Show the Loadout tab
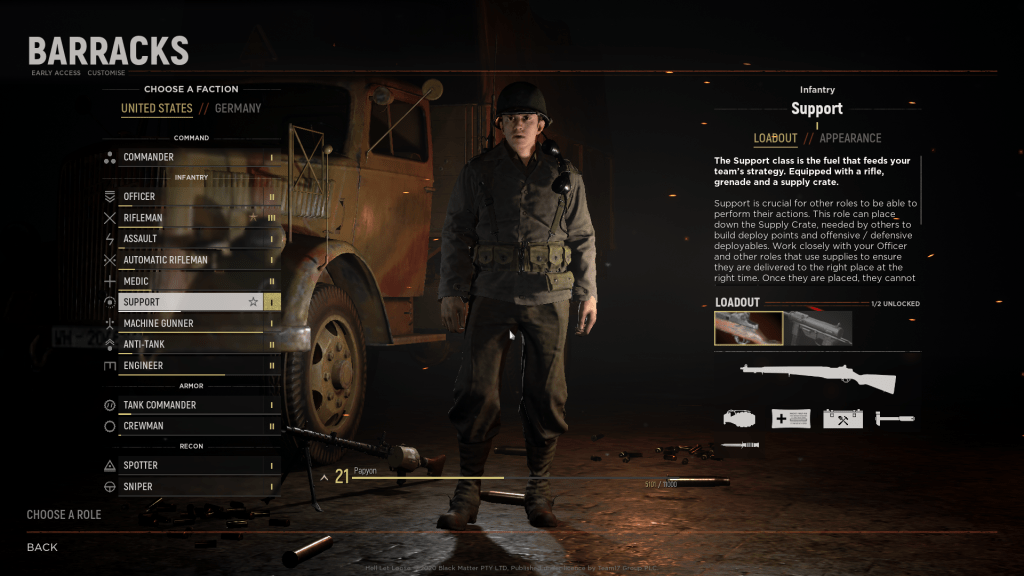Screen dimensions: 1024x576 775,138
